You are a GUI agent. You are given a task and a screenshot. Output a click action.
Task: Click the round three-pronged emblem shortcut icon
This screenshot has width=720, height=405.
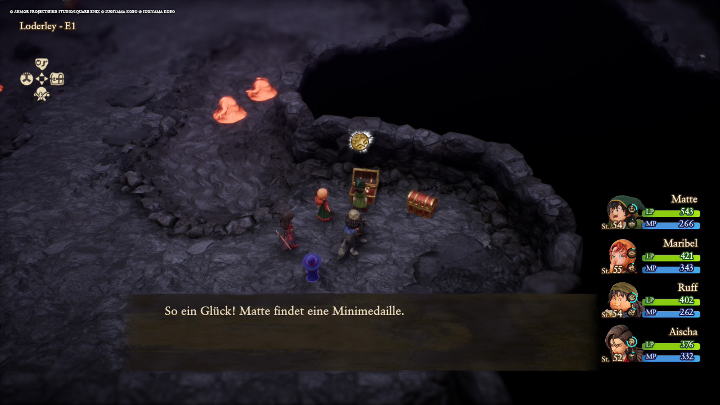[x=27, y=79]
